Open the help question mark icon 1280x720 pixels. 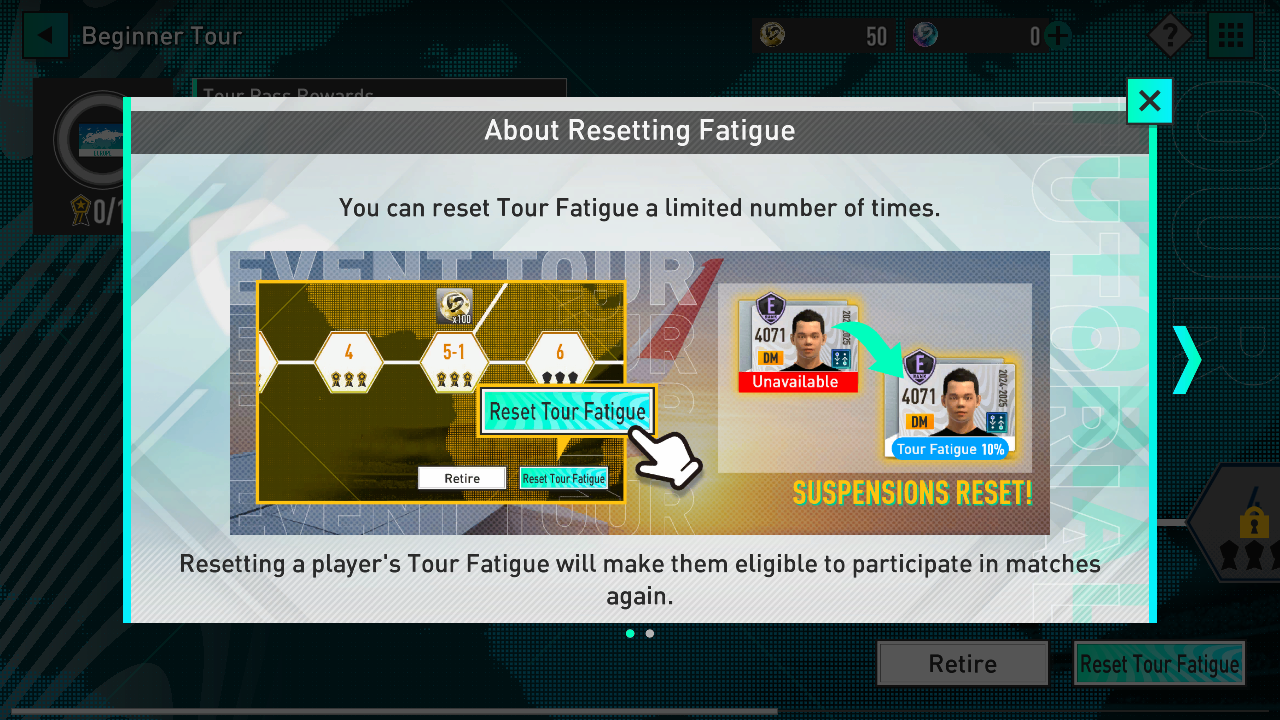[x=1169, y=37]
